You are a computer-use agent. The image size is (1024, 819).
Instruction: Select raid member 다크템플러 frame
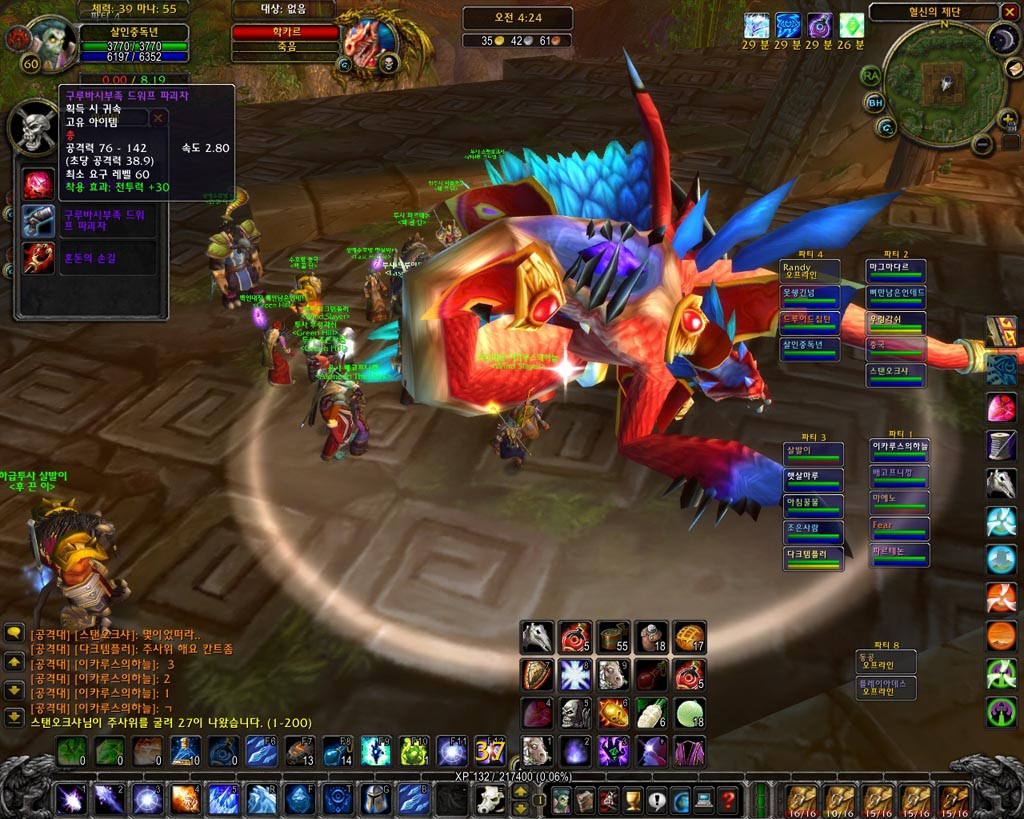point(812,558)
